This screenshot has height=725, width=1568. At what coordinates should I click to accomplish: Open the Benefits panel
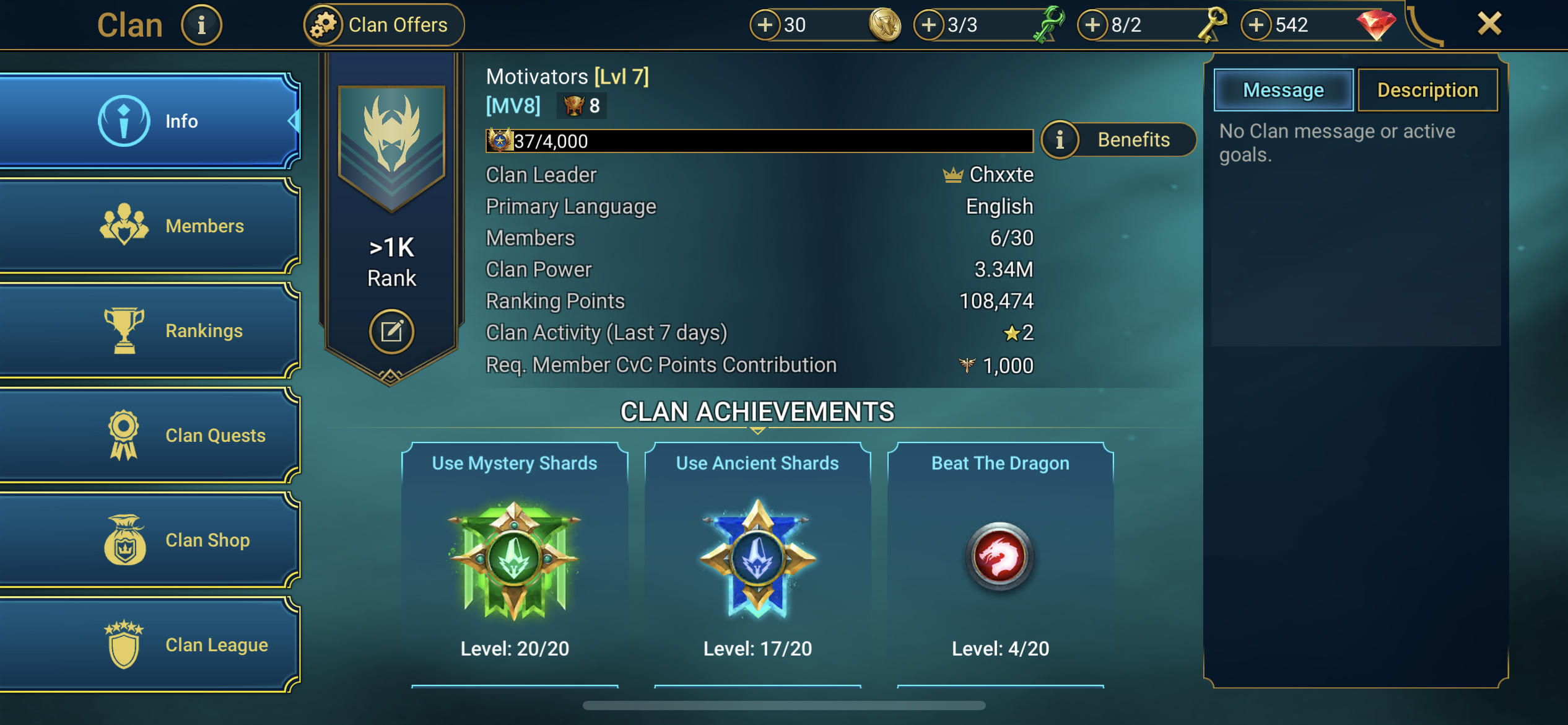pyautogui.click(x=1135, y=139)
